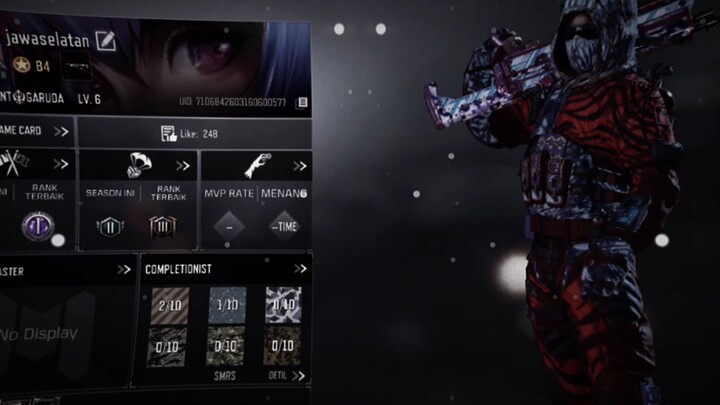Viewport: 720px width, 405px height.
Task: Open the Name Card section
Action: coord(61,131)
